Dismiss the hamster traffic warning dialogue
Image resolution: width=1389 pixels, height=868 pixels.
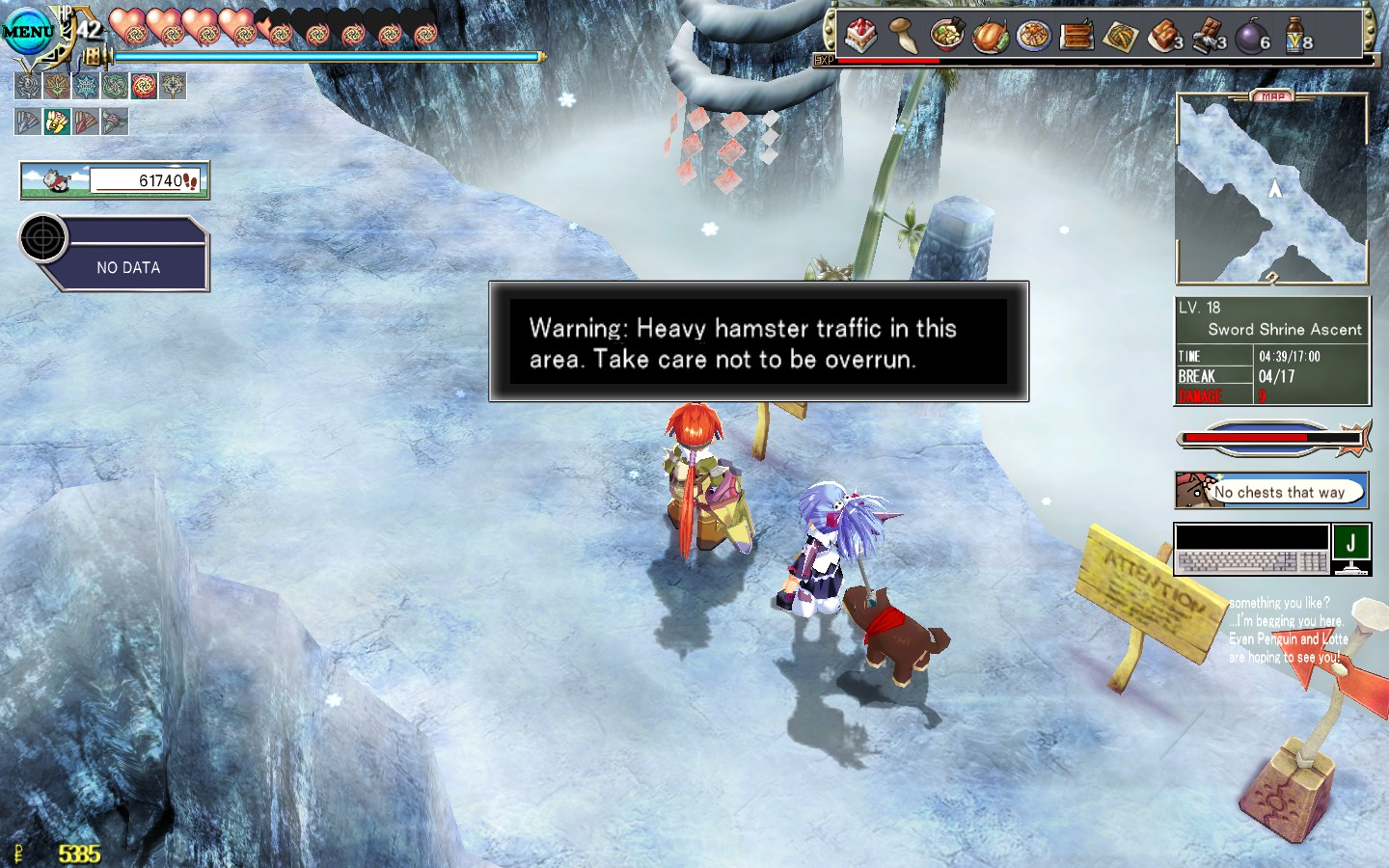[758, 342]
